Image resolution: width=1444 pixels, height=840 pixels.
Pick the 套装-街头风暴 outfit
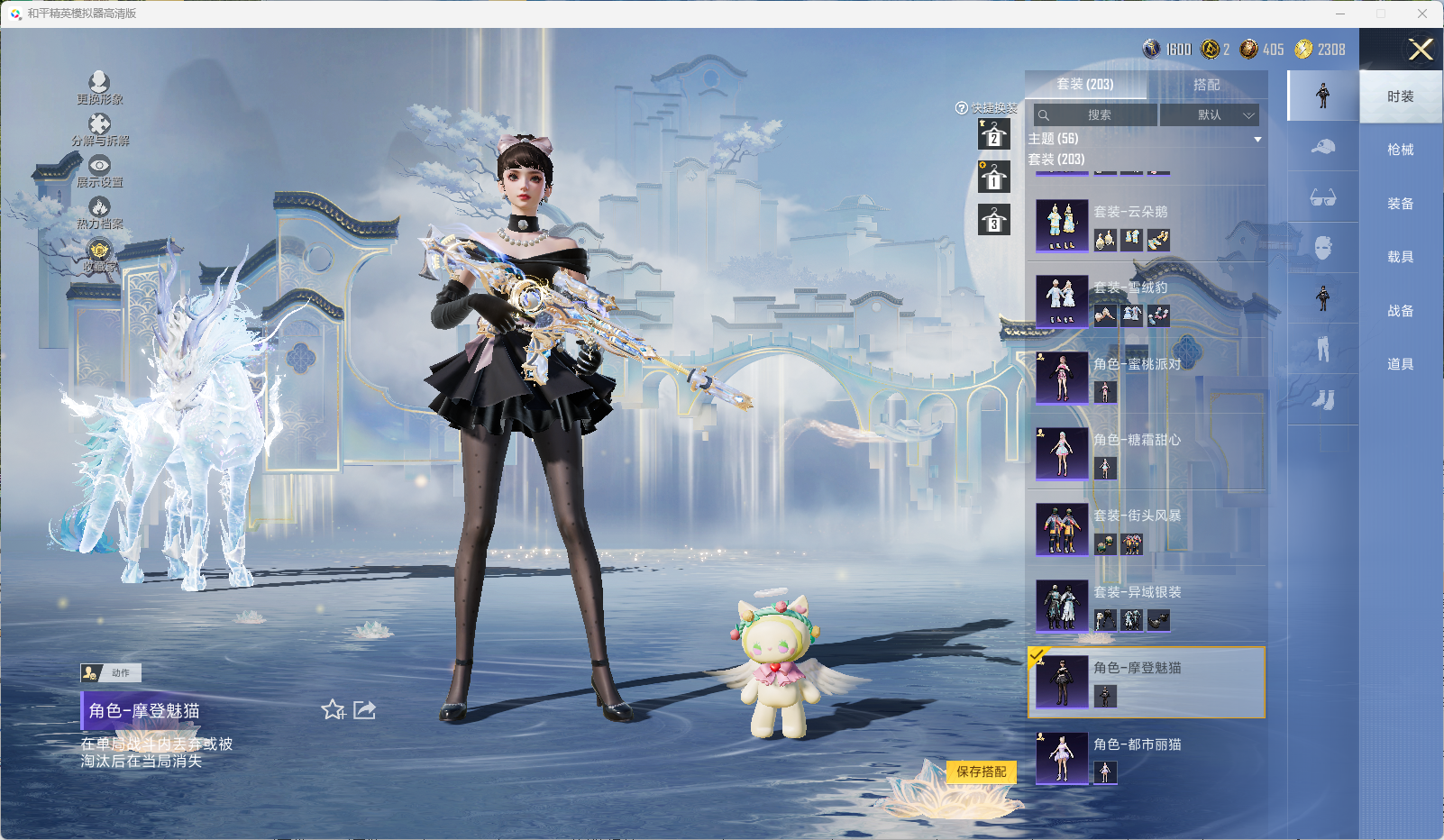tap(1146, 529)
